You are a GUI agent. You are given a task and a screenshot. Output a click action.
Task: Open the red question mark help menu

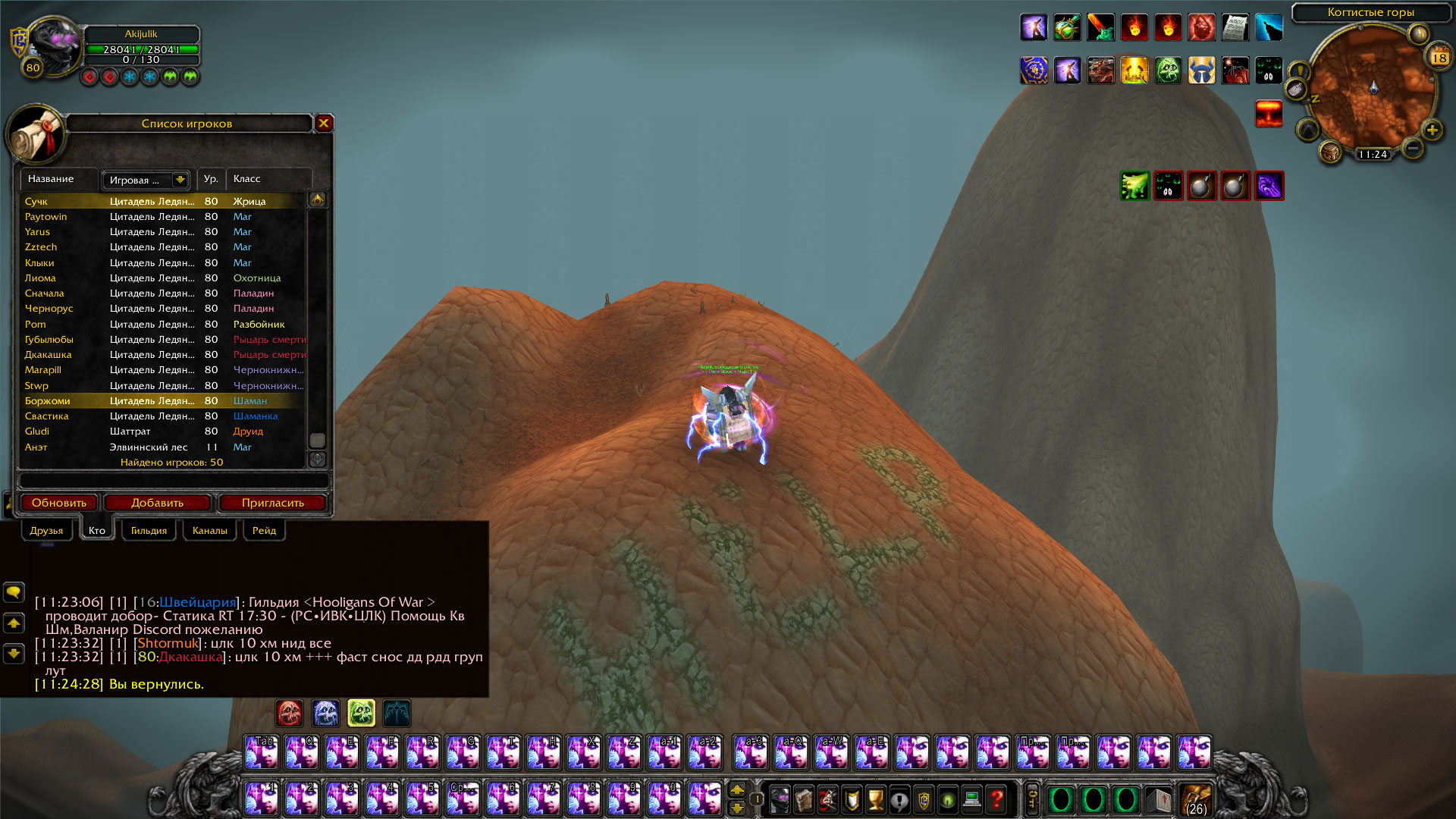pyautogui.click(x=996, y=799)
